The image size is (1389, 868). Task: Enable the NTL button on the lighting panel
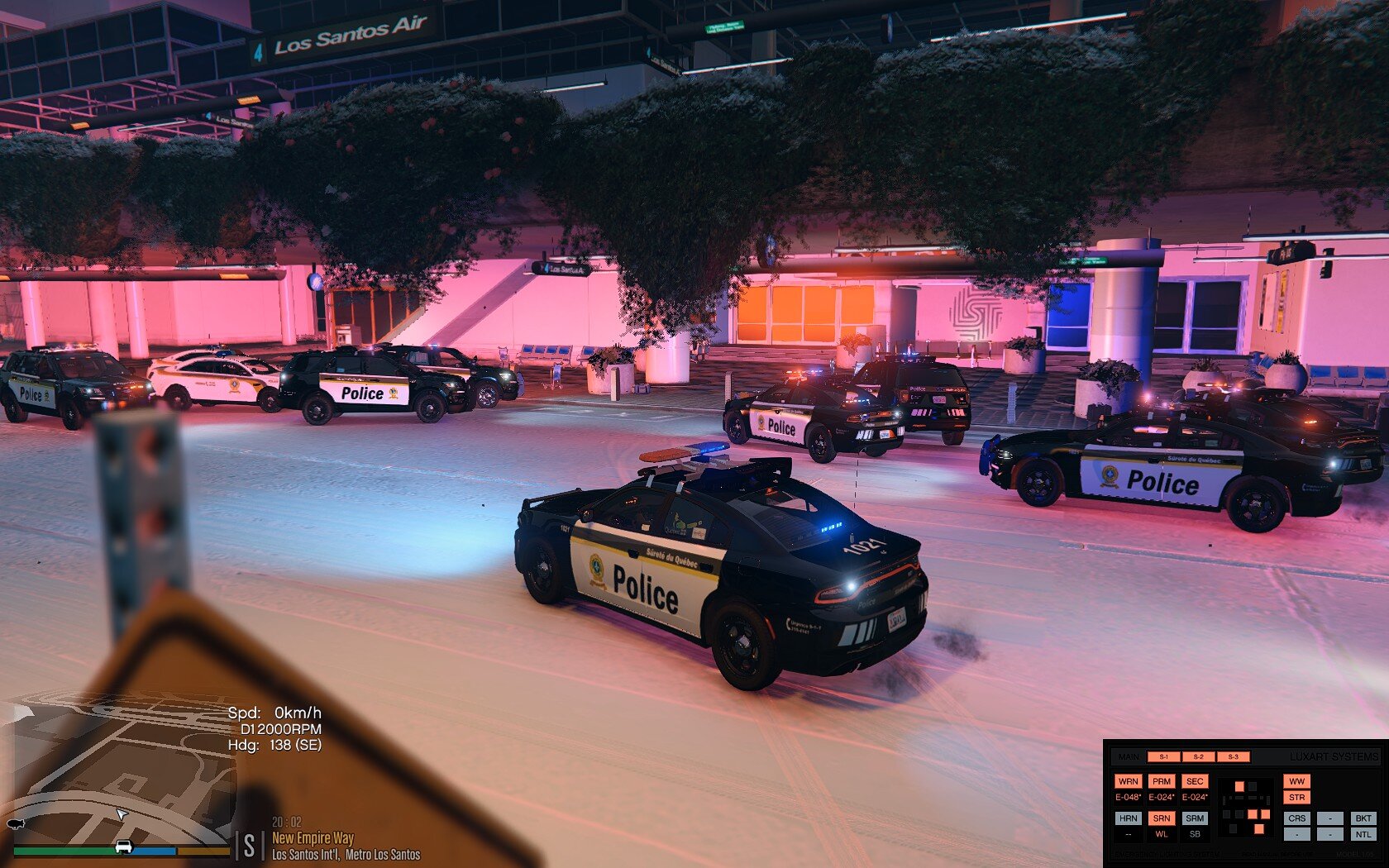coord(1363,834)
